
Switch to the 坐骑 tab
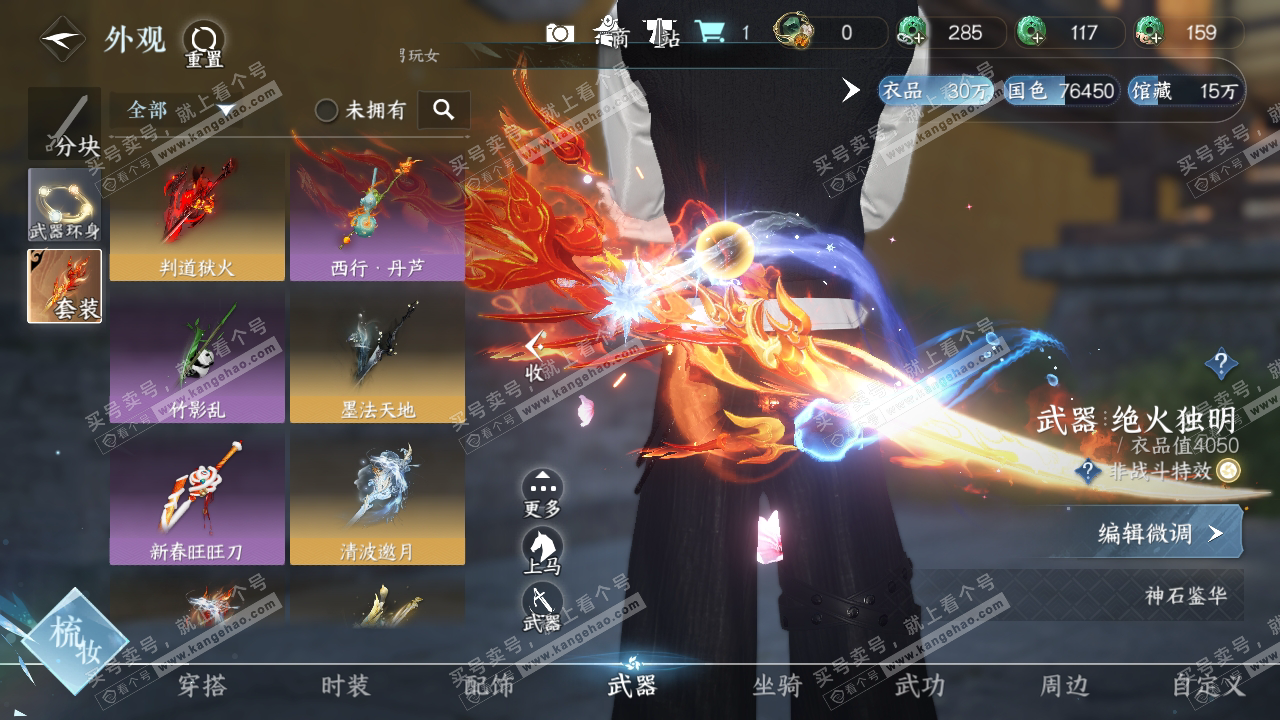click(x=777, y=686)
